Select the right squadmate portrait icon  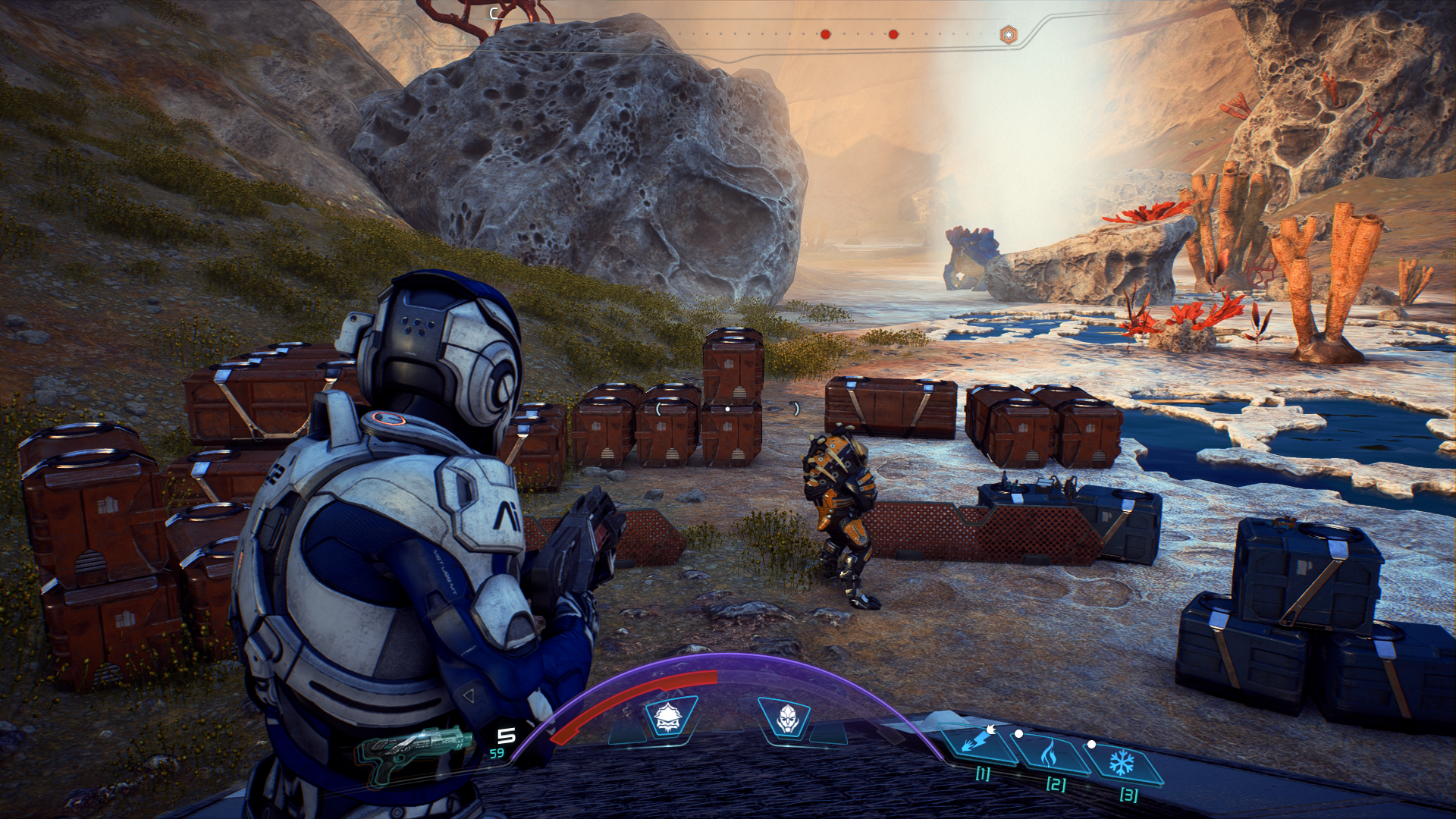pyautogui.click(x=786, y=717)
